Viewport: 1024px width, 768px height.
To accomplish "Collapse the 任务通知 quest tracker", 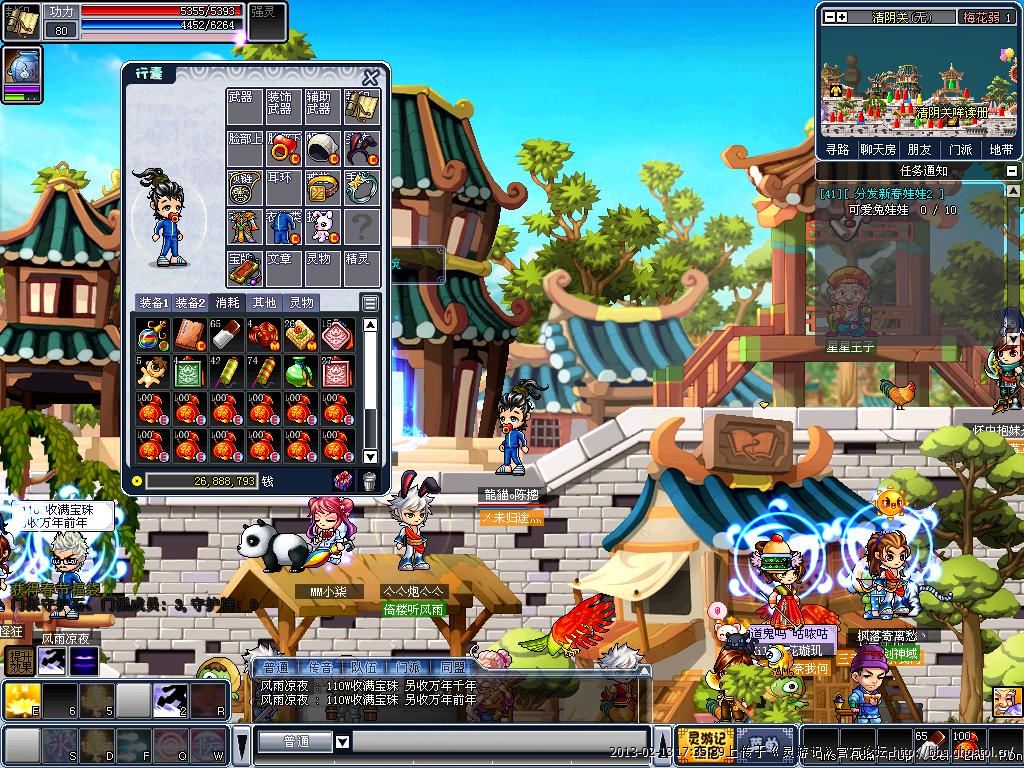I will tap(1011, 171).
